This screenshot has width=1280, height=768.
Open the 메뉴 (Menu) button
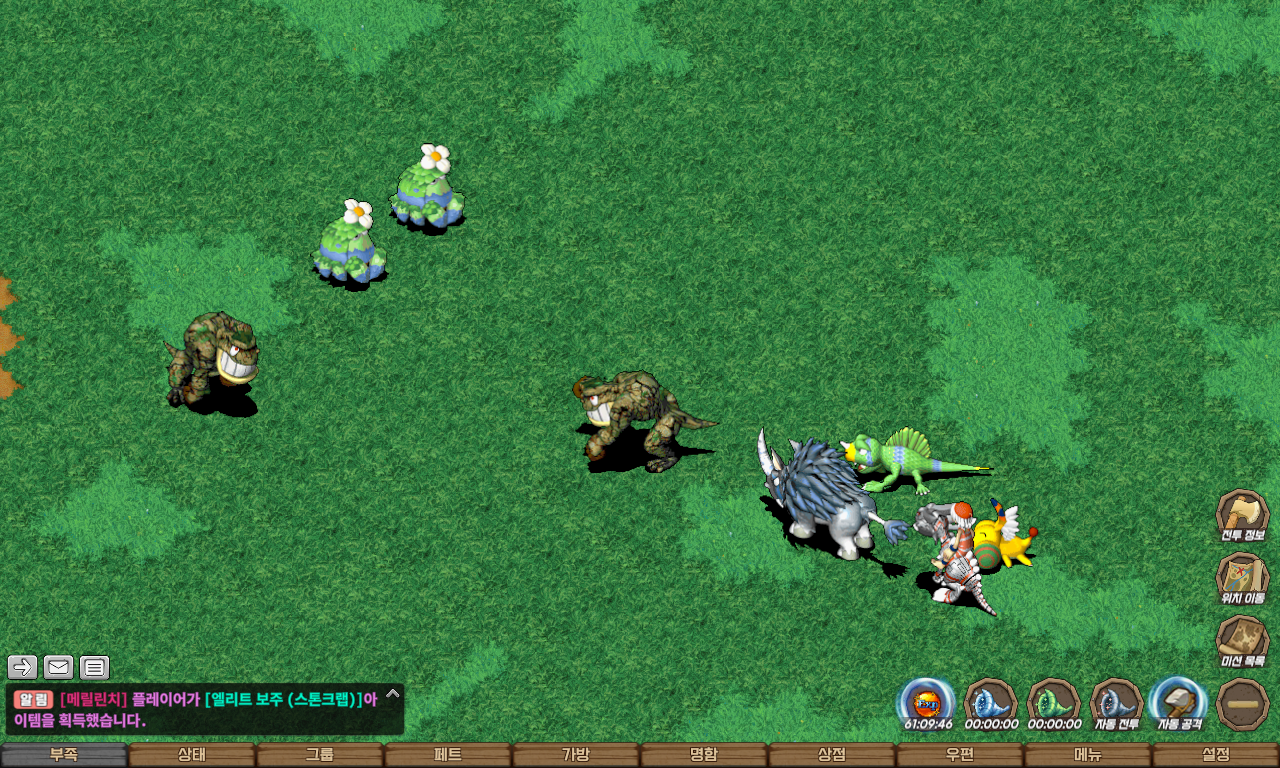click(1088, 755)
